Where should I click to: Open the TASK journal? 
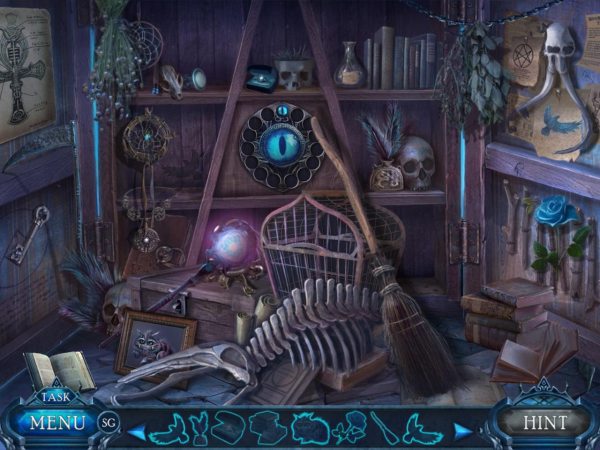click(57, 395)
